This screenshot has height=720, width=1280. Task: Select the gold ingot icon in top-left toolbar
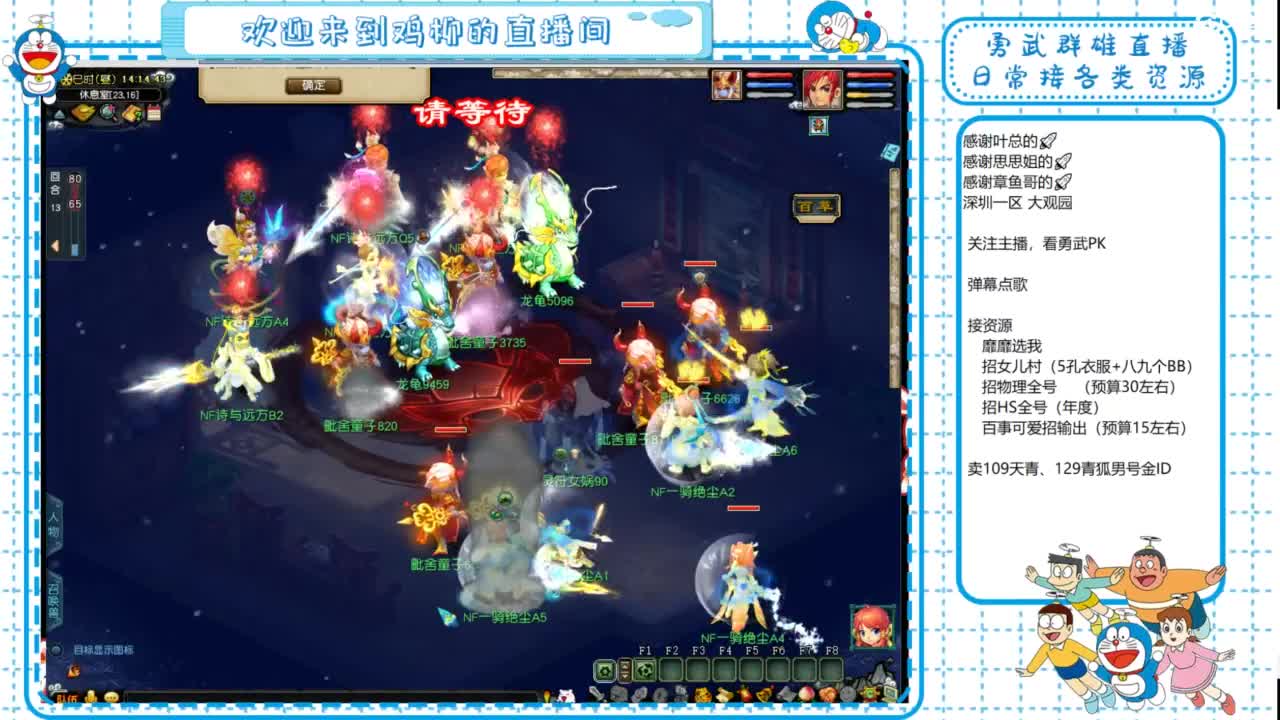click(82, 110)
